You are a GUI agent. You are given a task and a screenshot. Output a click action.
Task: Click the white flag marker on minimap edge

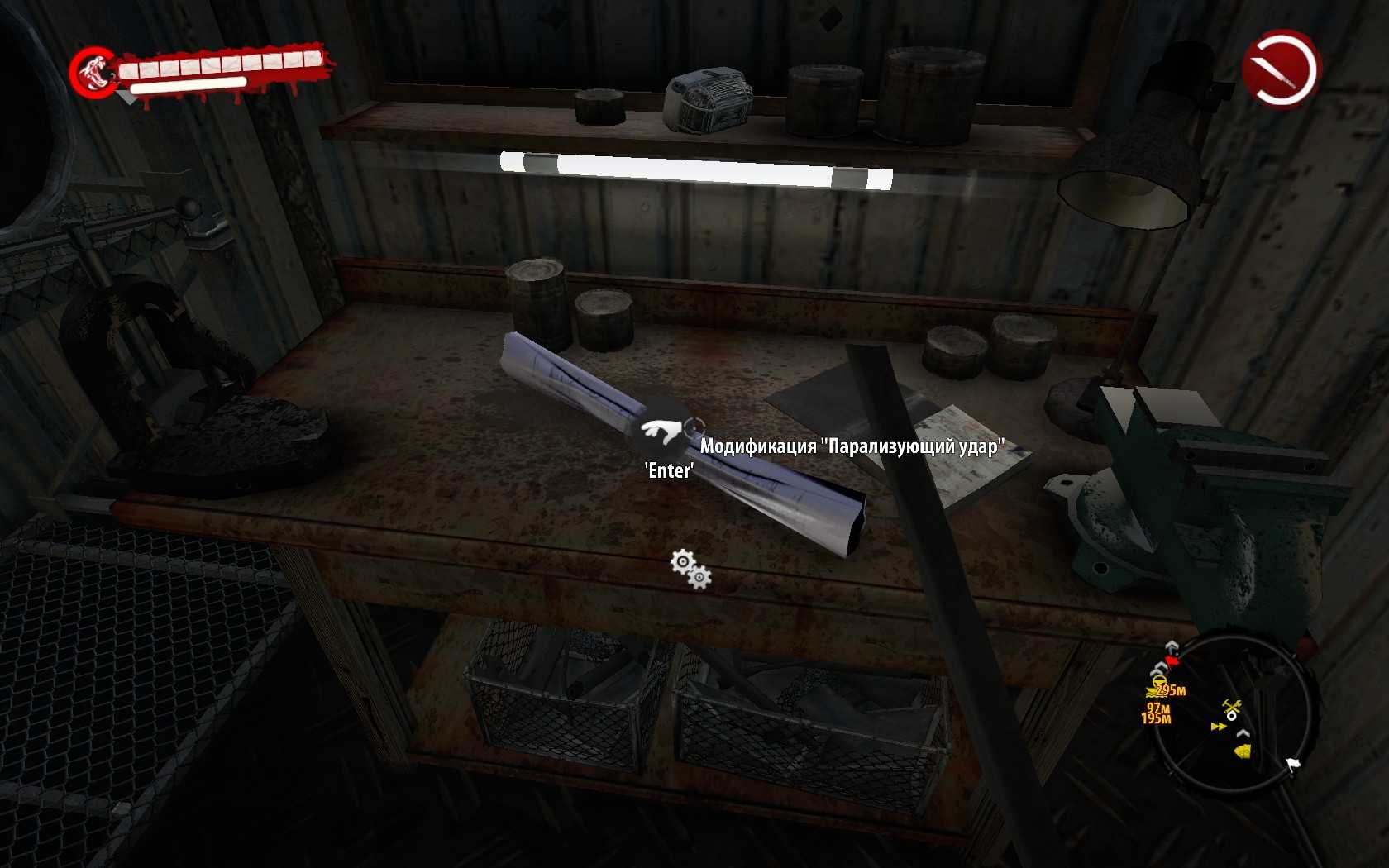pos(1292,765)
